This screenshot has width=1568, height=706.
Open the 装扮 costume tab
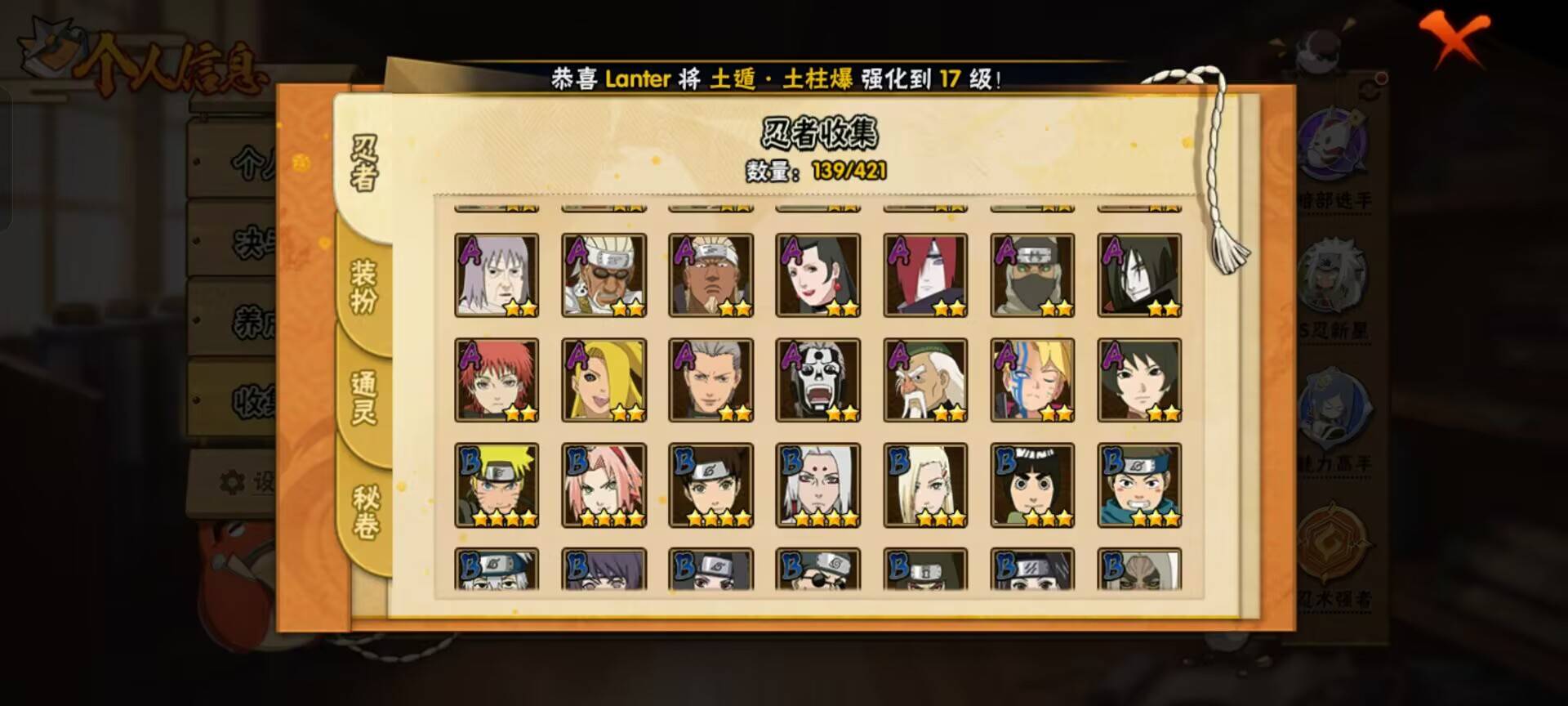point(364,286)
